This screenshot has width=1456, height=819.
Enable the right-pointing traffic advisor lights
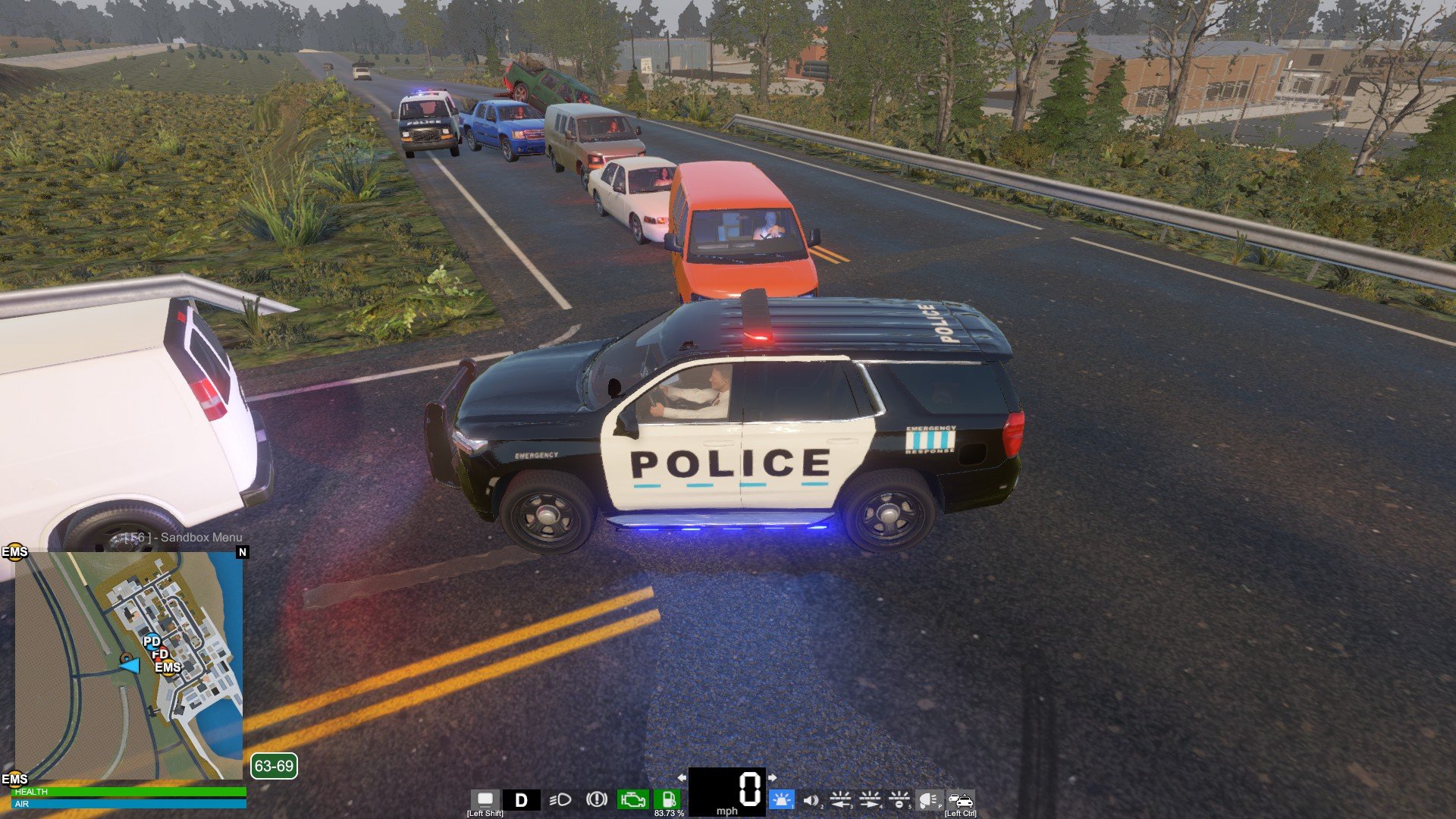coord(870,799)
